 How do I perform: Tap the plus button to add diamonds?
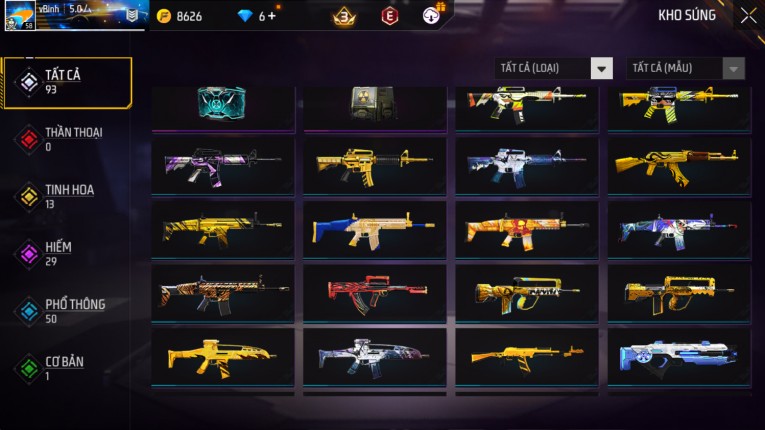(271, 16)
